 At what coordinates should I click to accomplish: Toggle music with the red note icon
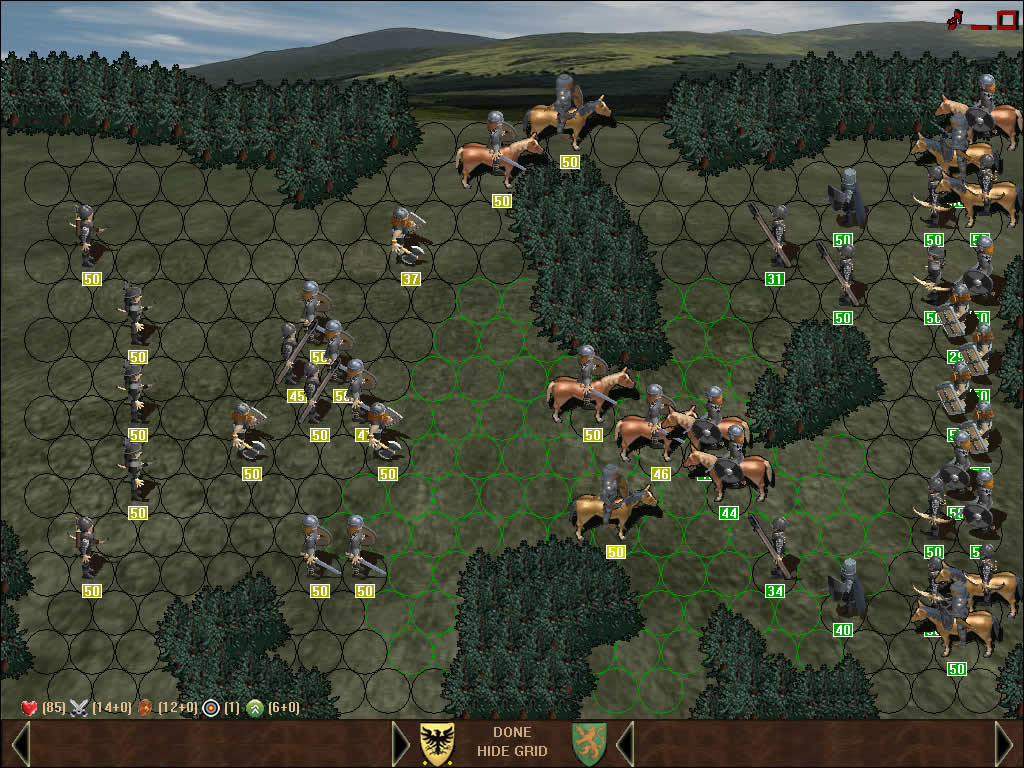(x=954, y=18)
